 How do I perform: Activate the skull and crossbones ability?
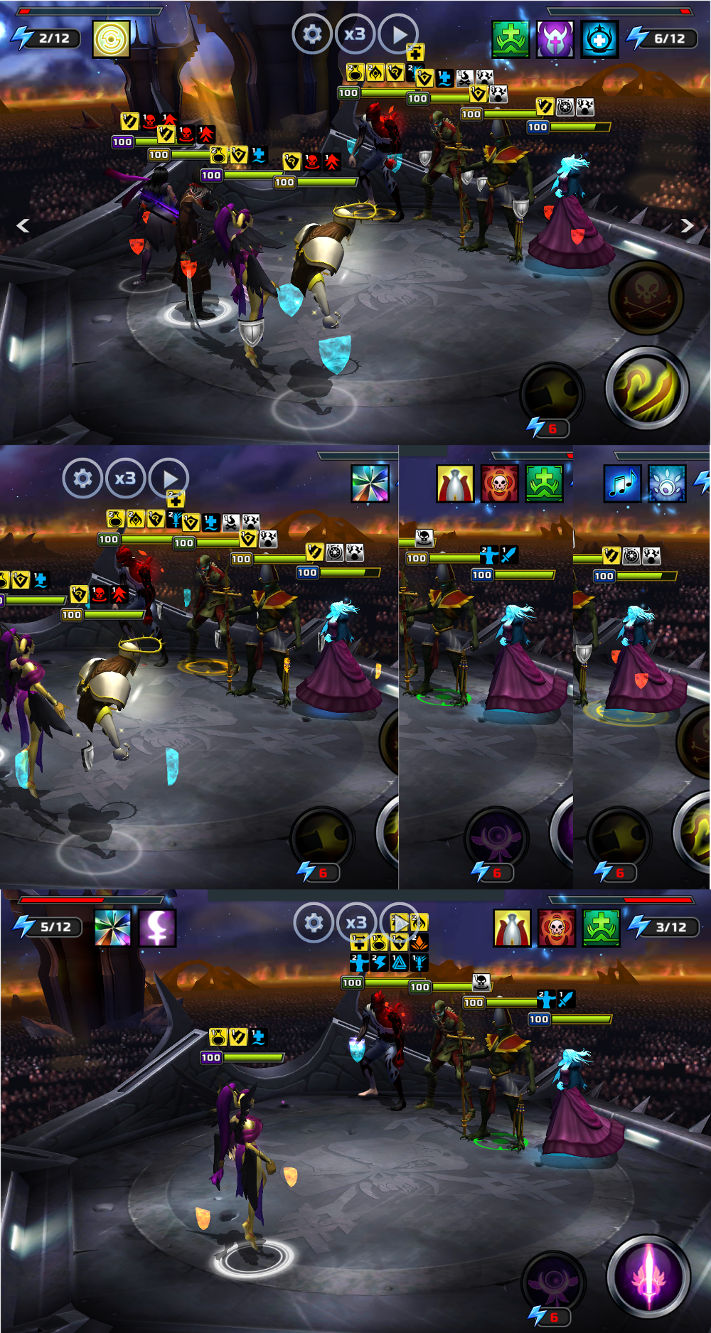[645, 298]
